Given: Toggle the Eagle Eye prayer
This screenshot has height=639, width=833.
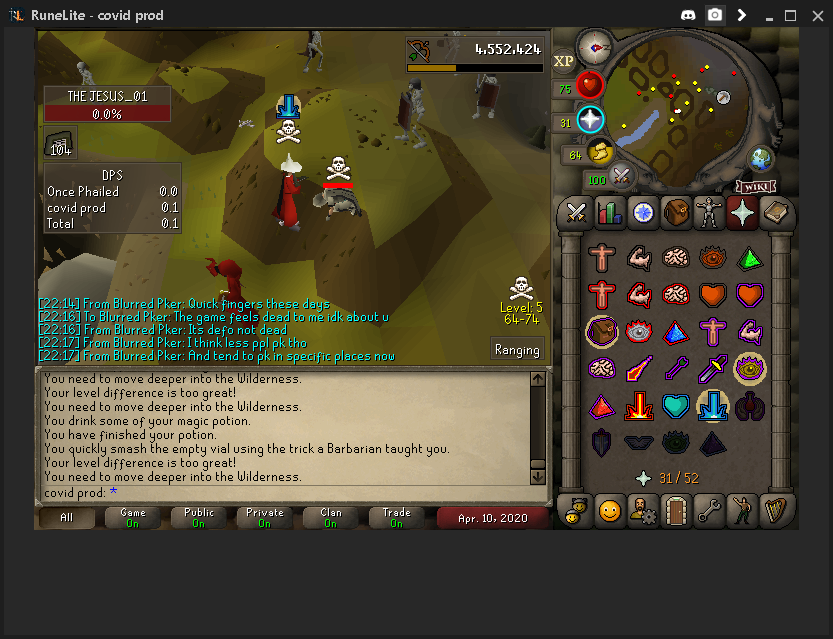Looking at the screenshot, I should pos(750,369).
